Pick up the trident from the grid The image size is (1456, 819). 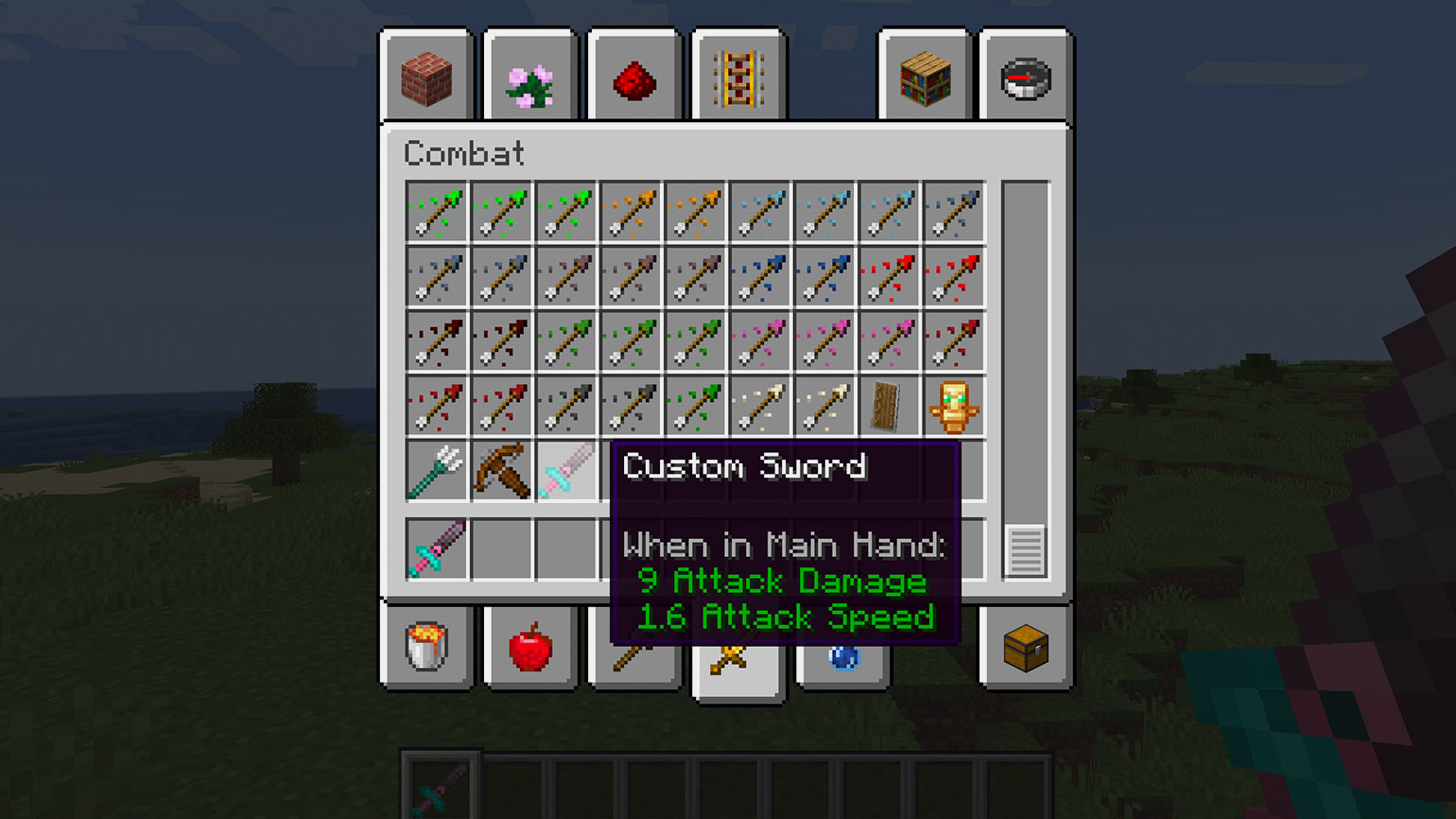pyautogui.click(x=436, y=470)
